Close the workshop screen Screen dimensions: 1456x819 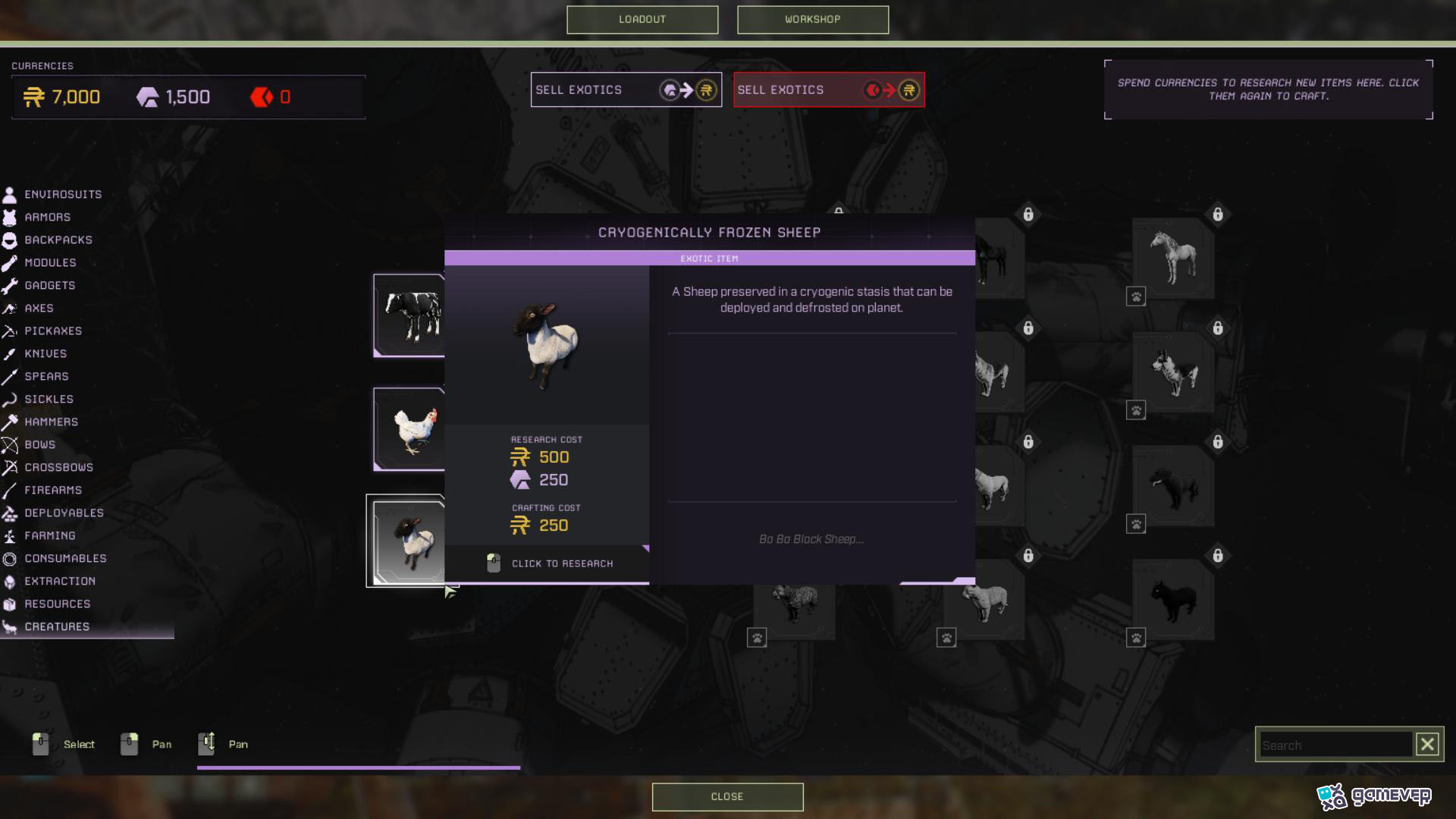tap(726, 796)
